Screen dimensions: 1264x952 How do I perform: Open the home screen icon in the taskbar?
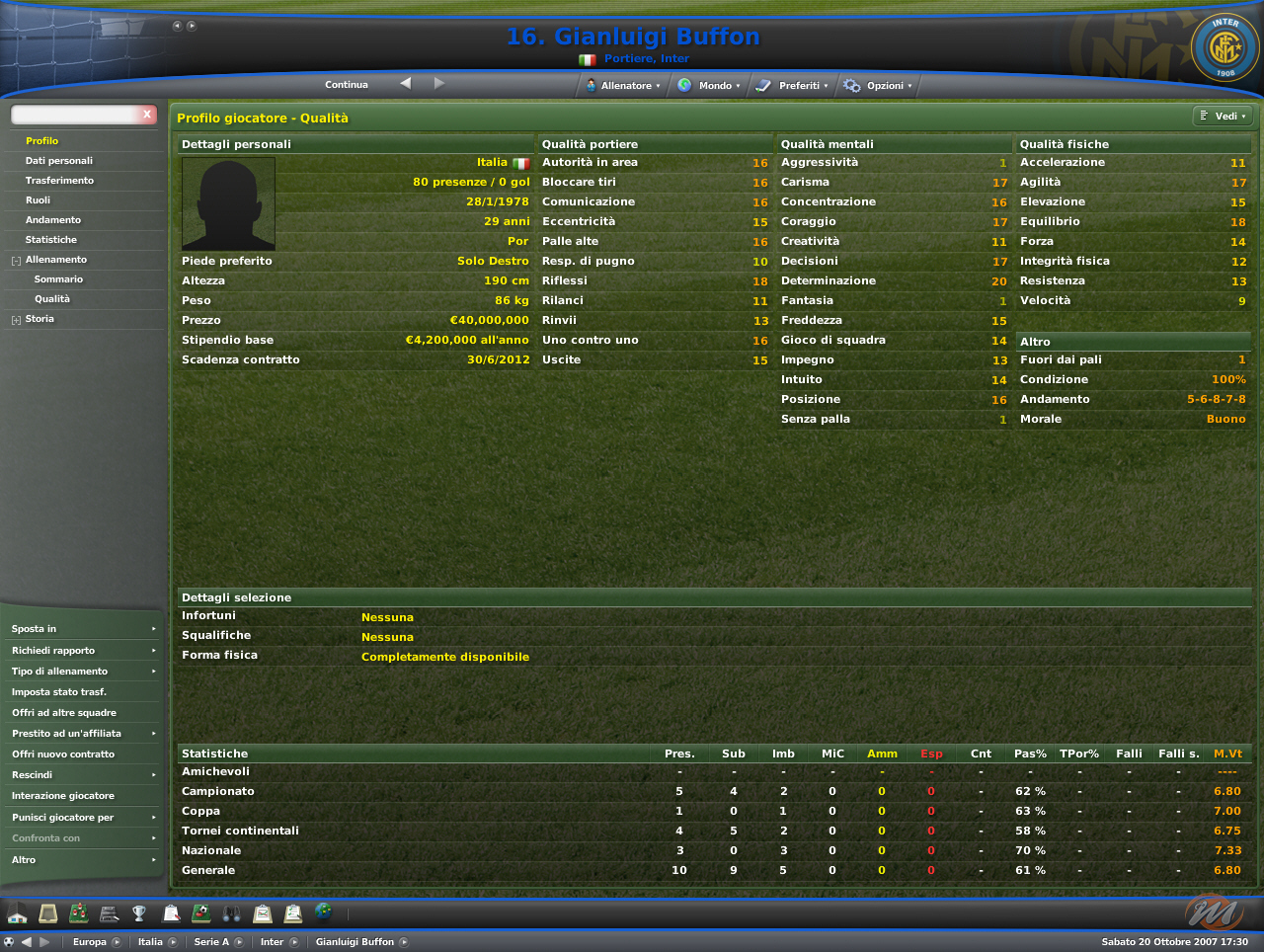(18, 913)
